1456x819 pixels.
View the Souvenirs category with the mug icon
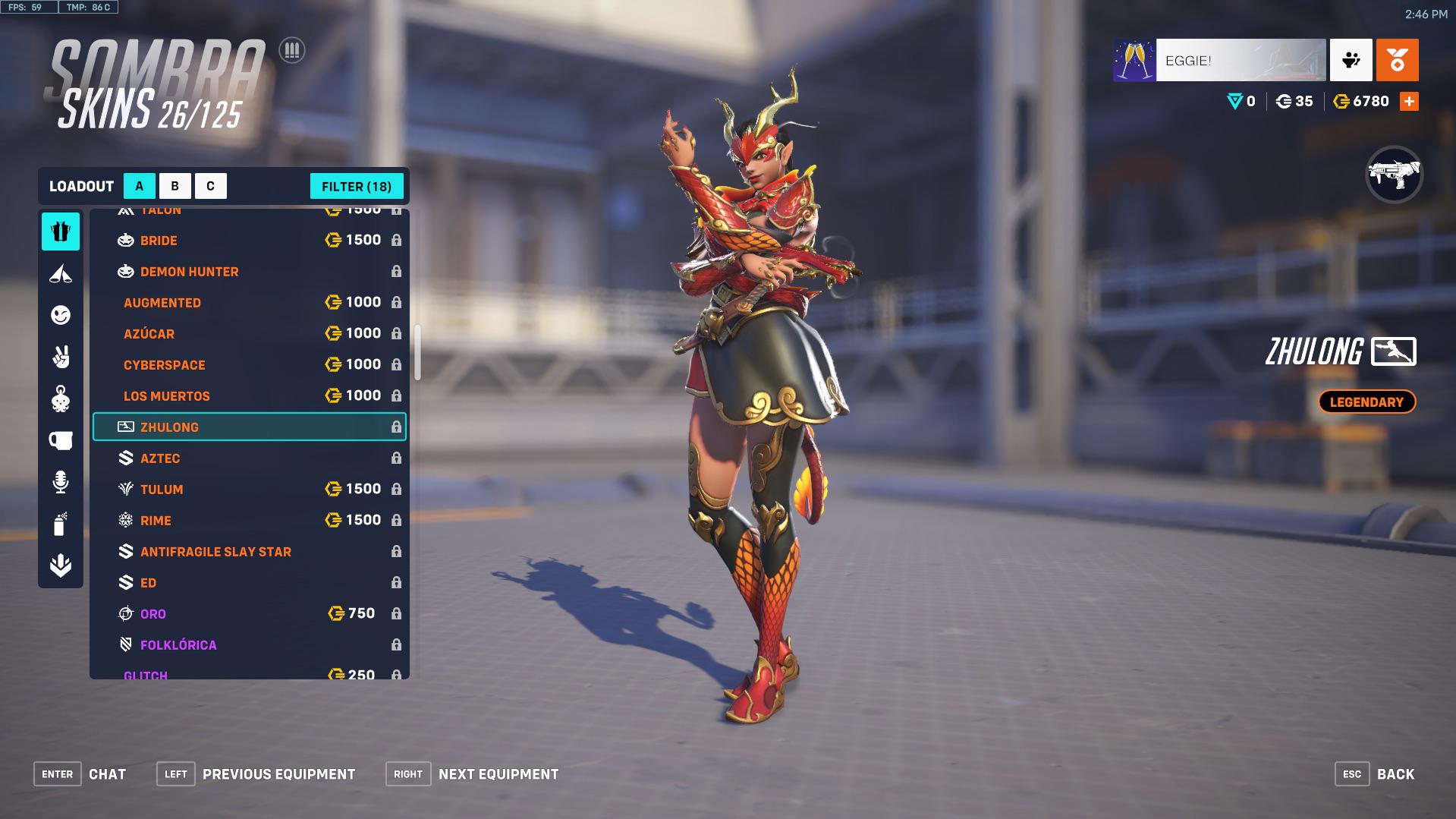[61, 439]
